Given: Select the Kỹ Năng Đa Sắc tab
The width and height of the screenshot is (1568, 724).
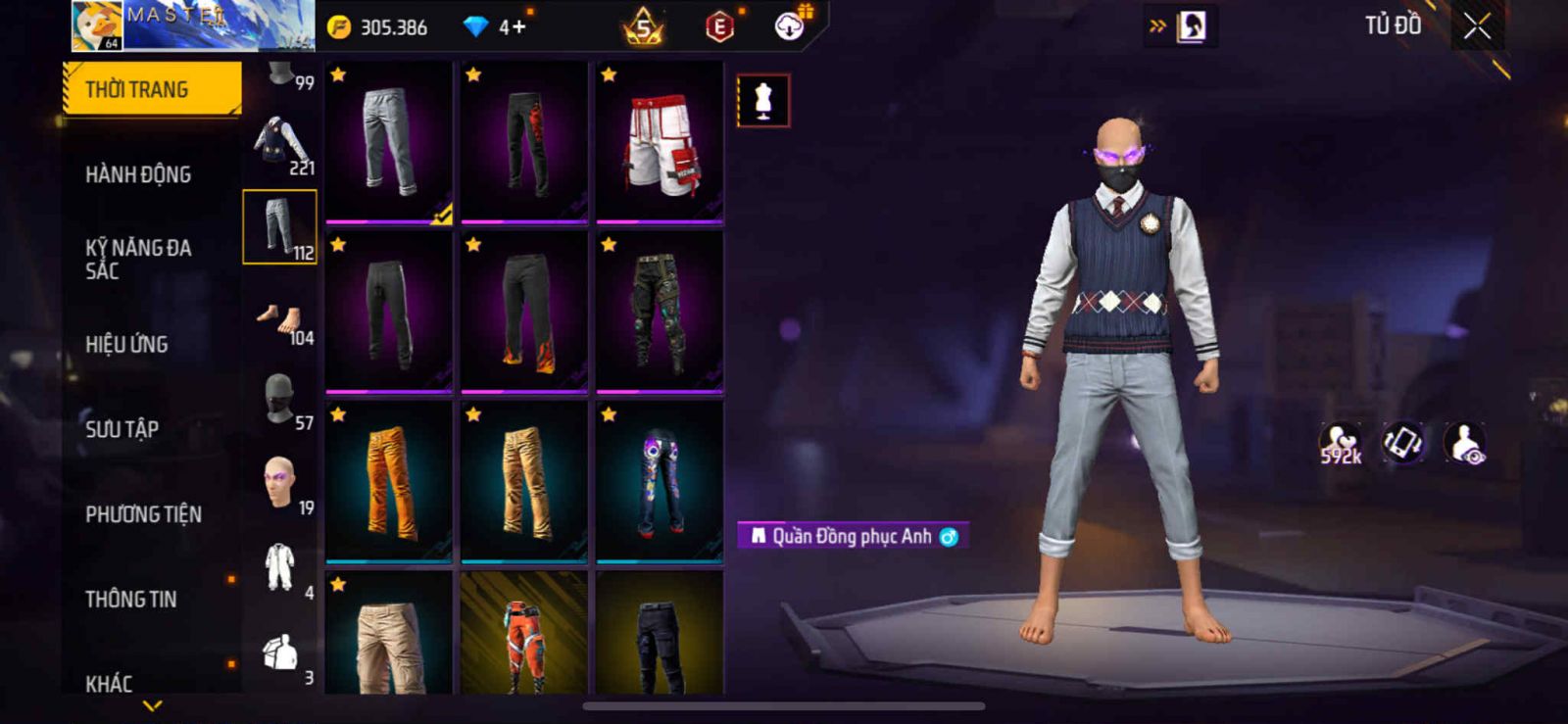Looking at the screenshot, I should pyautogui.click(x=138, y=259).
